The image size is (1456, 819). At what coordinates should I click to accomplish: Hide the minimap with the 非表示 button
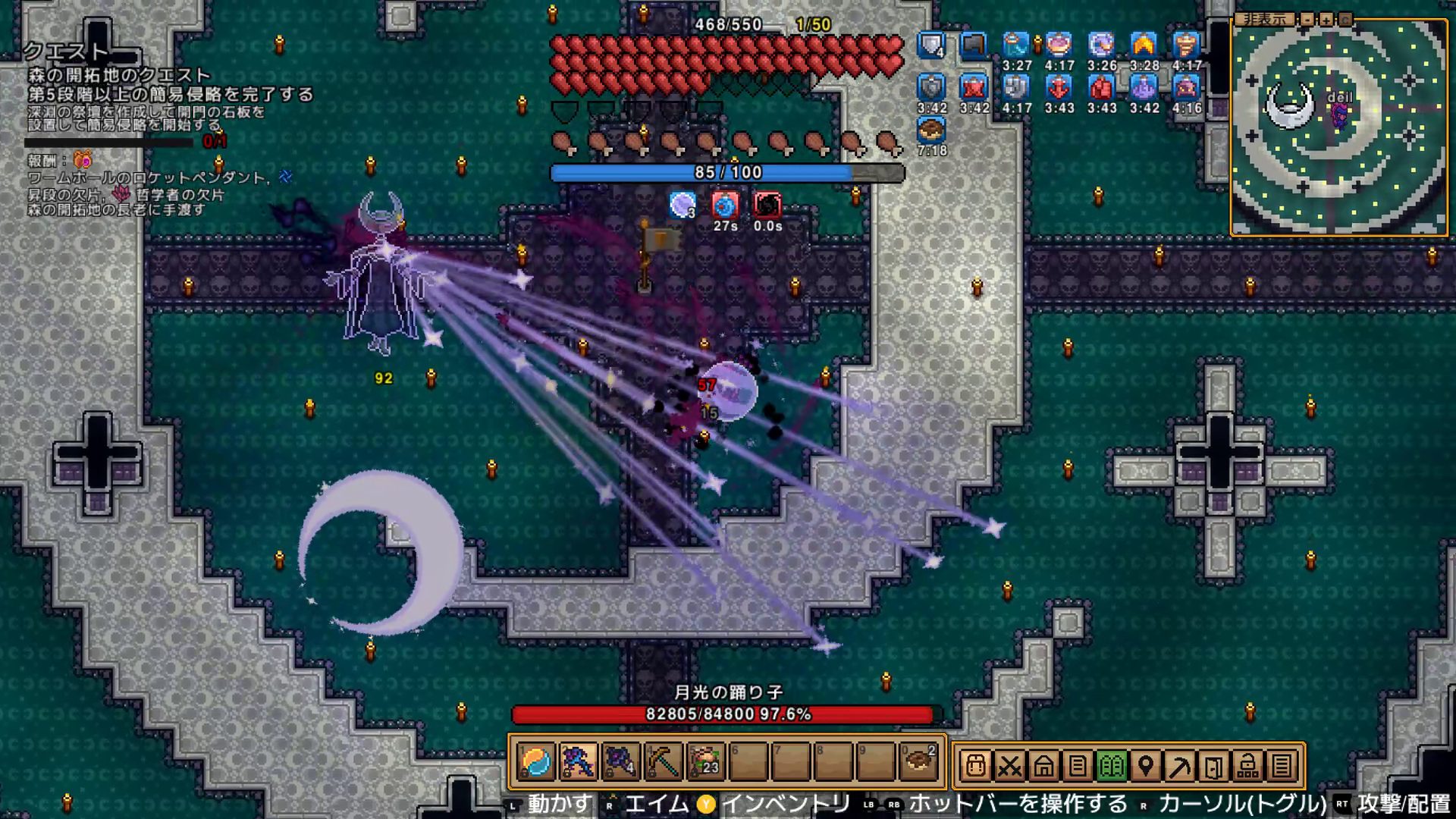(1264, 19)
